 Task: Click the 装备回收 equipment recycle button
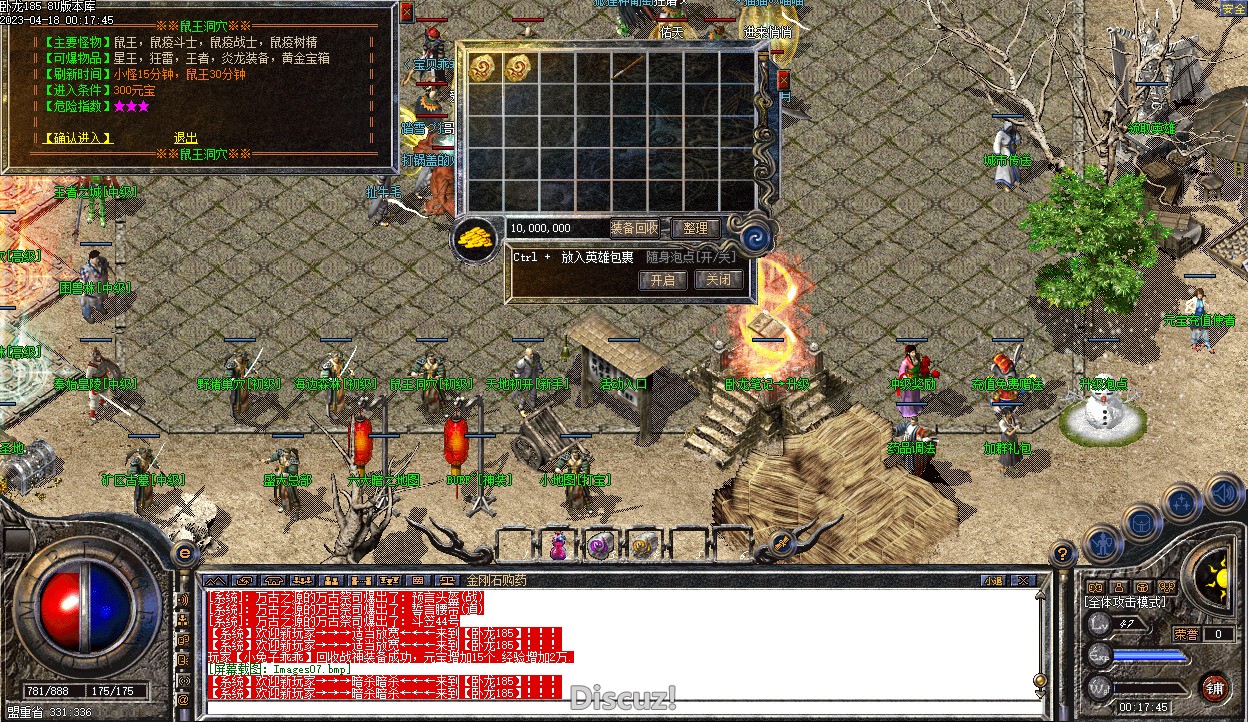(634, 228)
